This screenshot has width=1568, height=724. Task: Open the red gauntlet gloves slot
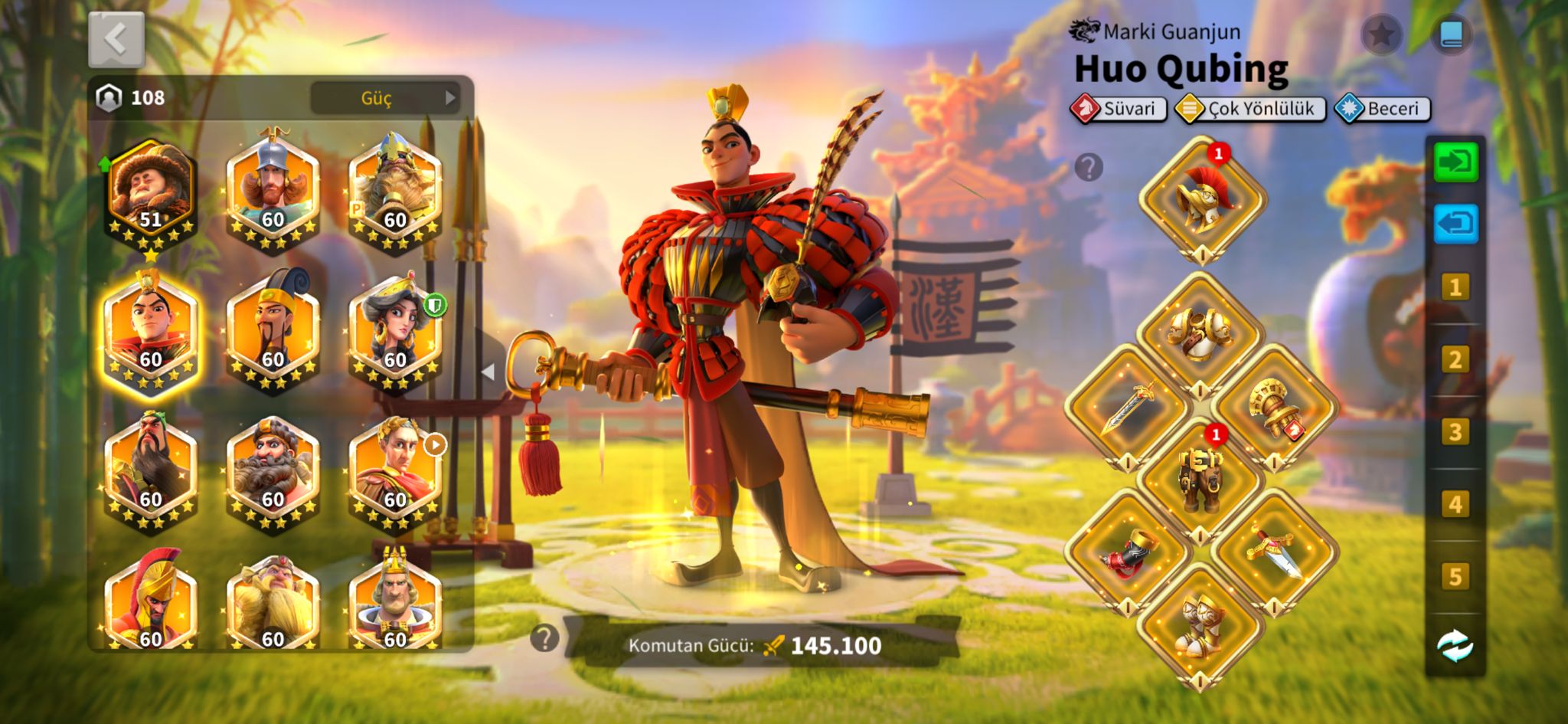click(1127, 552)
